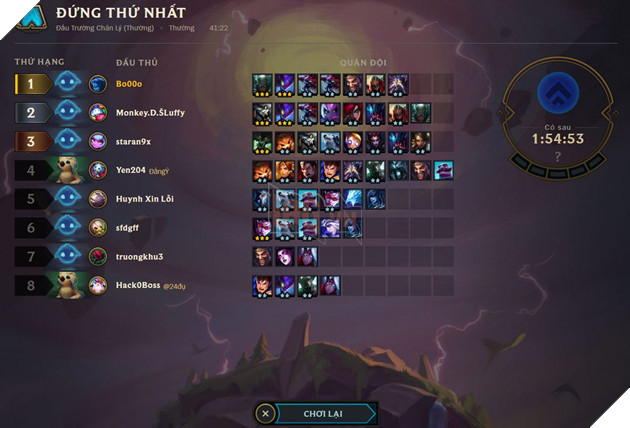Close the lobby with the X button
The image size is (630, 428).
[265, 413]
